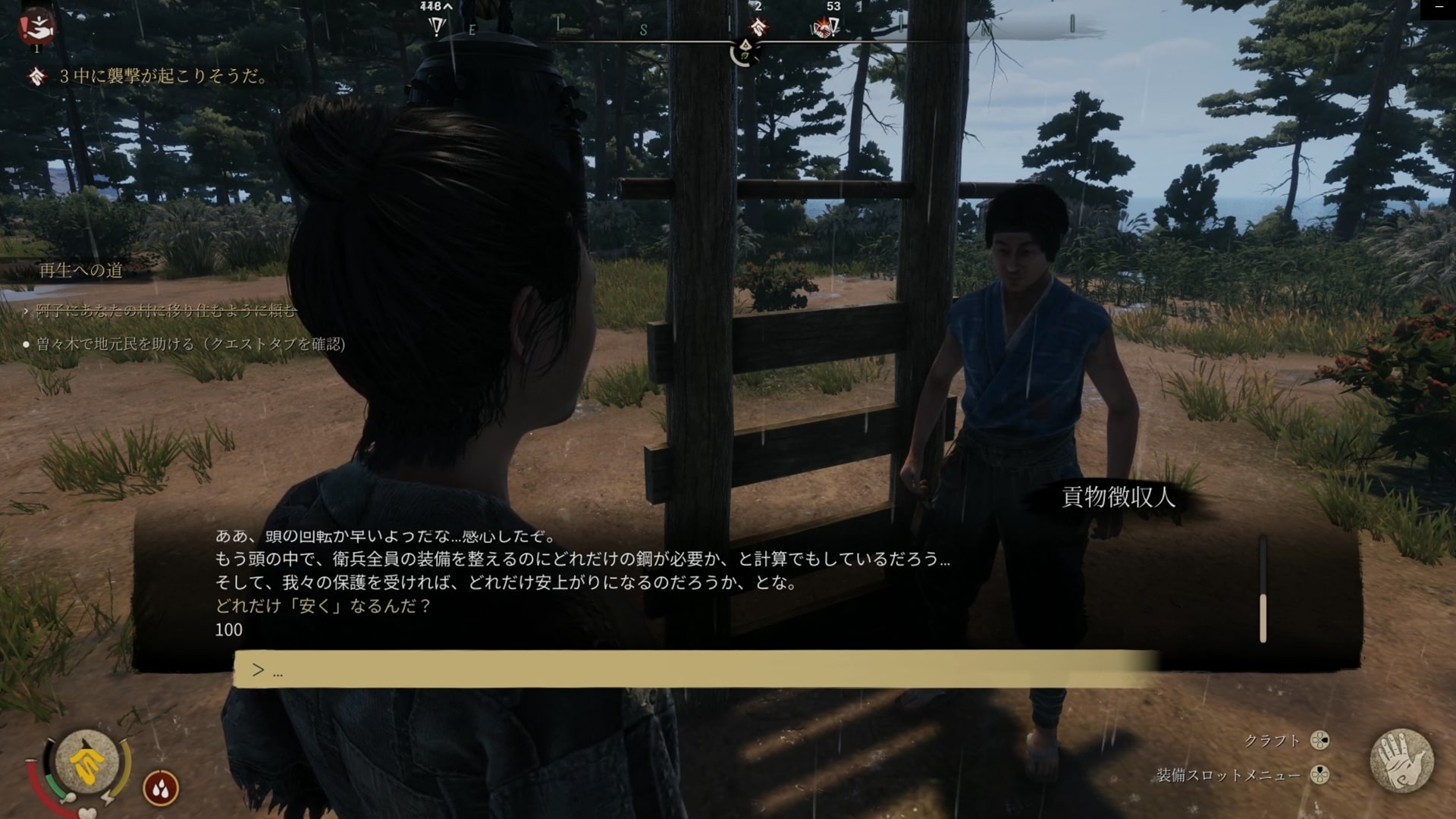Select the quest objective about 曽々木
The height and width of the screenshot is (819, 1456).
pos(190,344)
